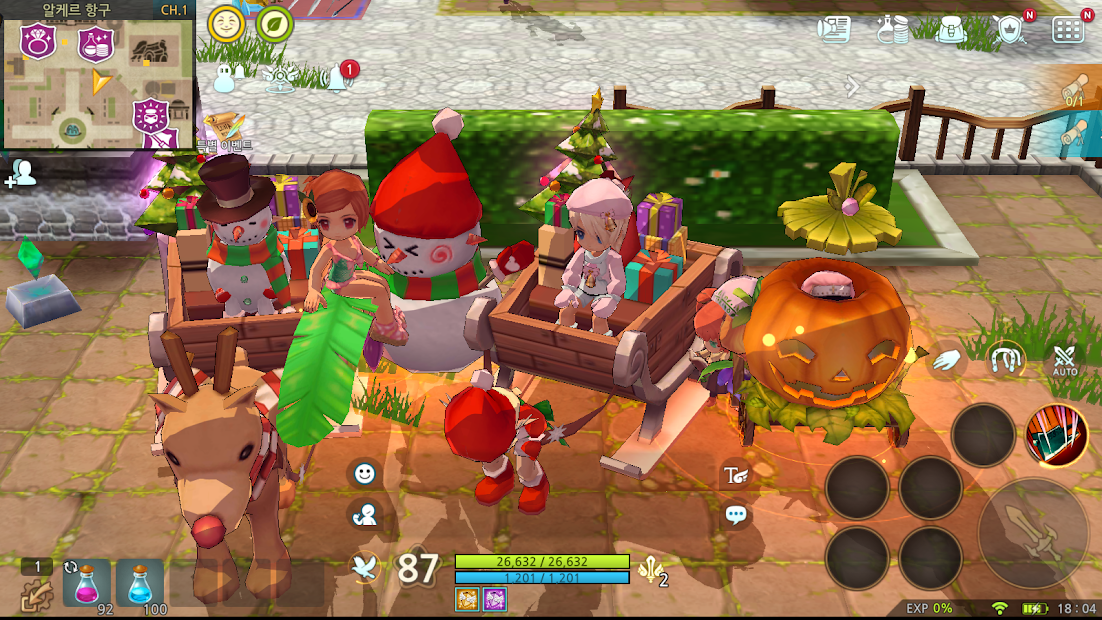Open the potion and coins shop

coord(892,29)
